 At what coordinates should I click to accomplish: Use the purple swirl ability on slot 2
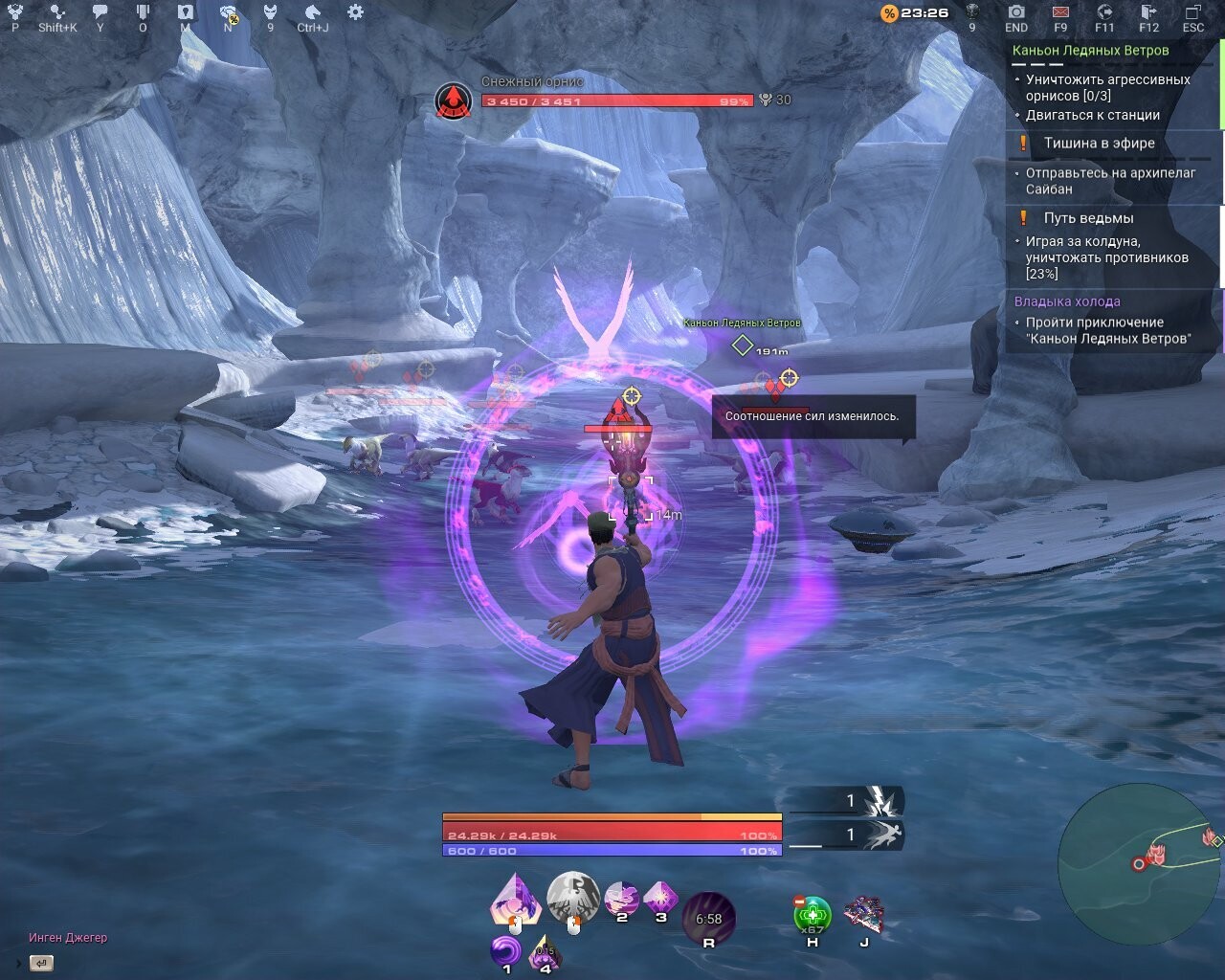click(x=621, y=898)
